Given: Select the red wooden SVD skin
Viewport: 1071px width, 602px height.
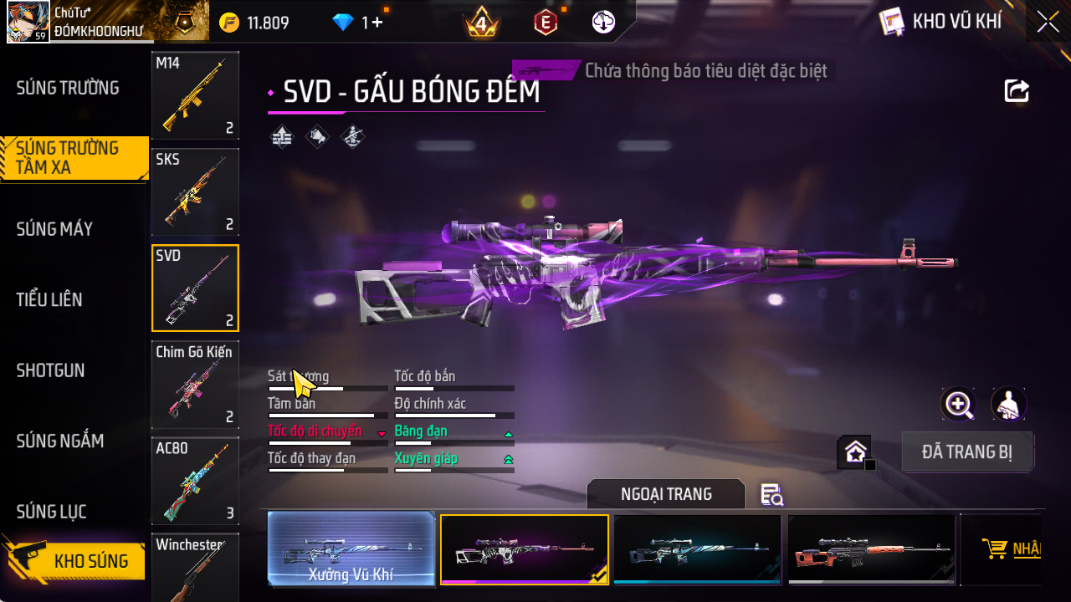Looking at the screenshot, I should click(x=871, y=549).
